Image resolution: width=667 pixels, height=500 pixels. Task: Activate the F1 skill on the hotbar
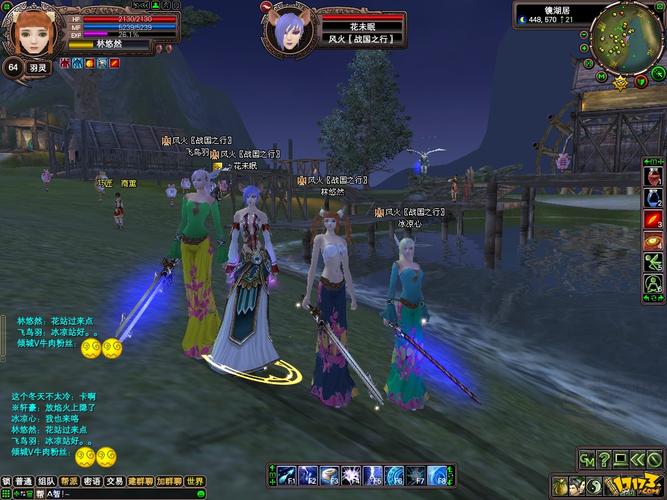click(285, 474)
